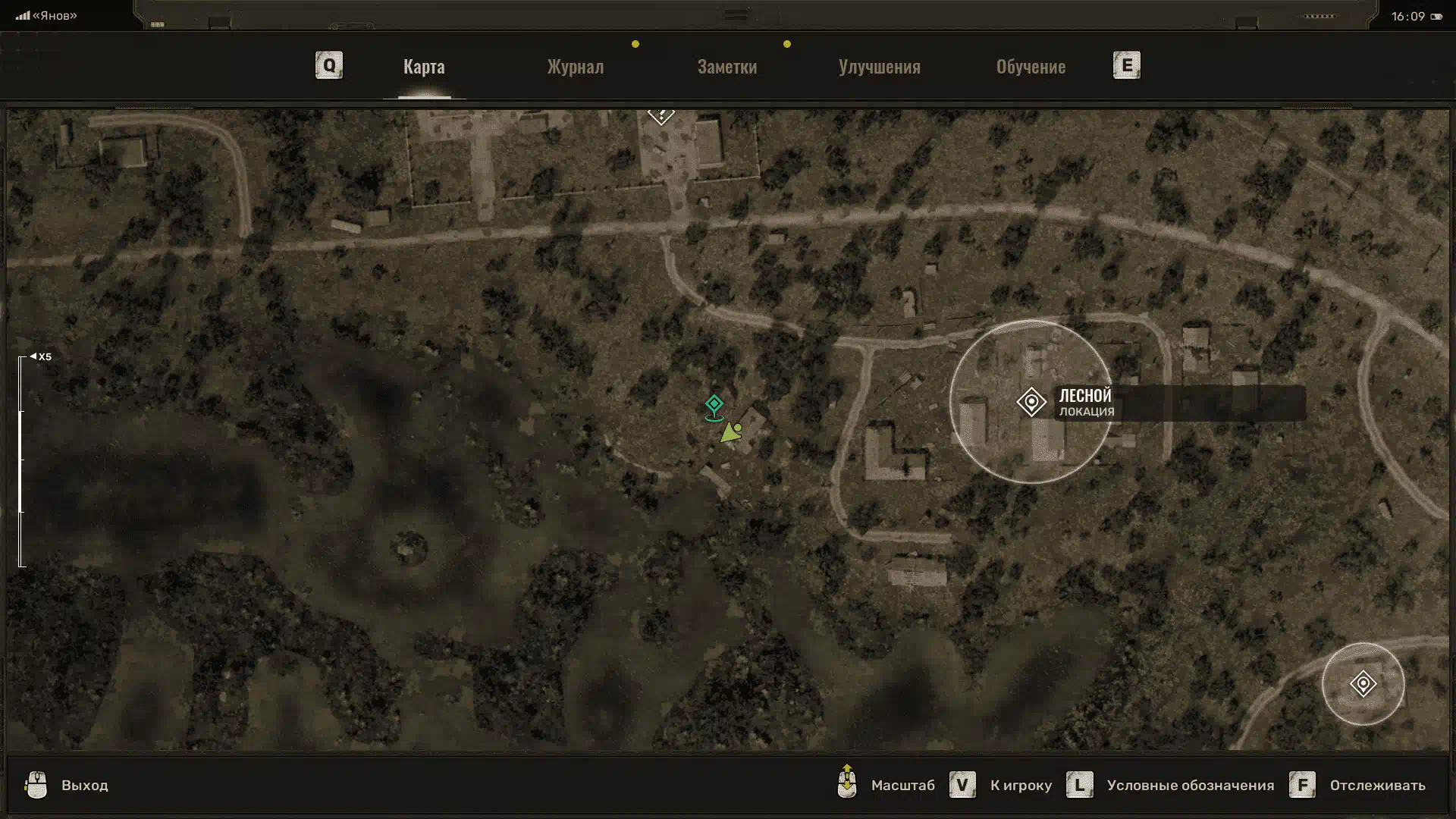Open the Обучение tab
The height and width of the screenshot is (819, 1456).
(x=1030, y=67)
